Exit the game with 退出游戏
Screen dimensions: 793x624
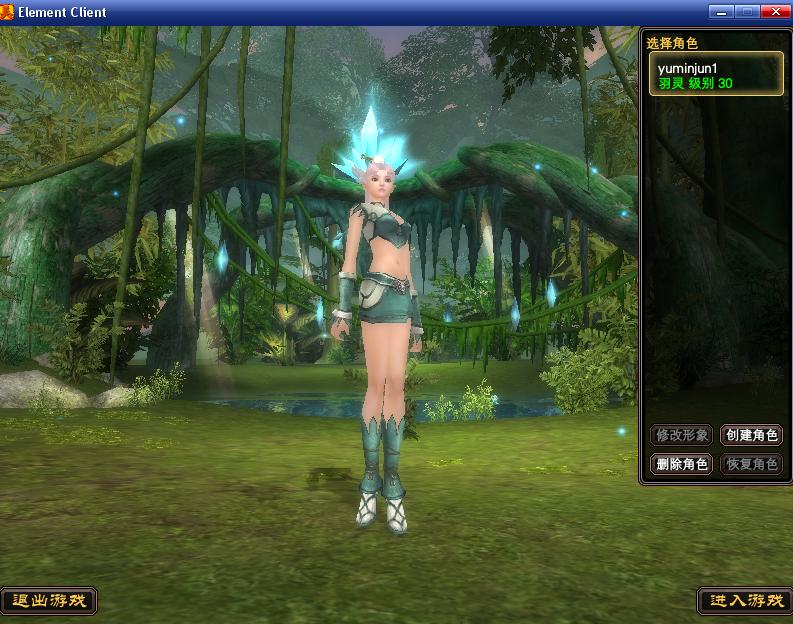[49, 601]
